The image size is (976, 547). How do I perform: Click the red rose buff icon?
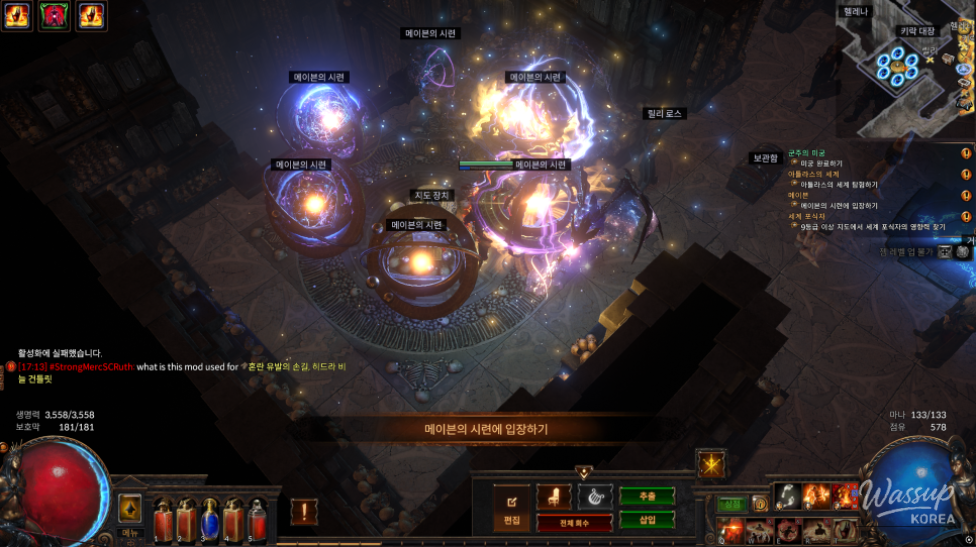click(55, 15)
